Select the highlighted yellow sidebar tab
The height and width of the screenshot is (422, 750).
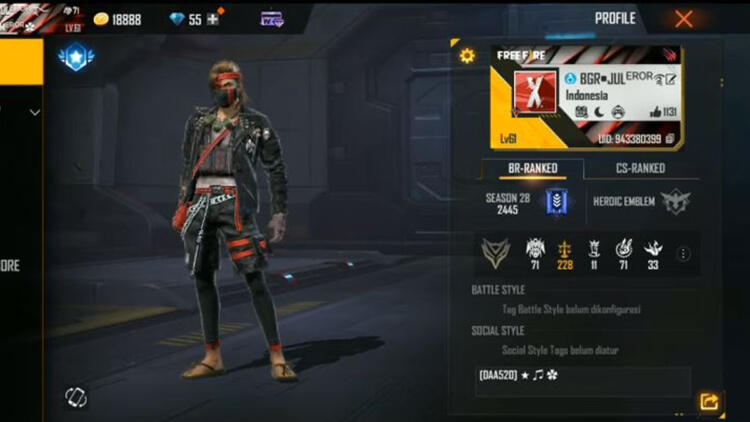pyautogui.click(x=21, y=62)
